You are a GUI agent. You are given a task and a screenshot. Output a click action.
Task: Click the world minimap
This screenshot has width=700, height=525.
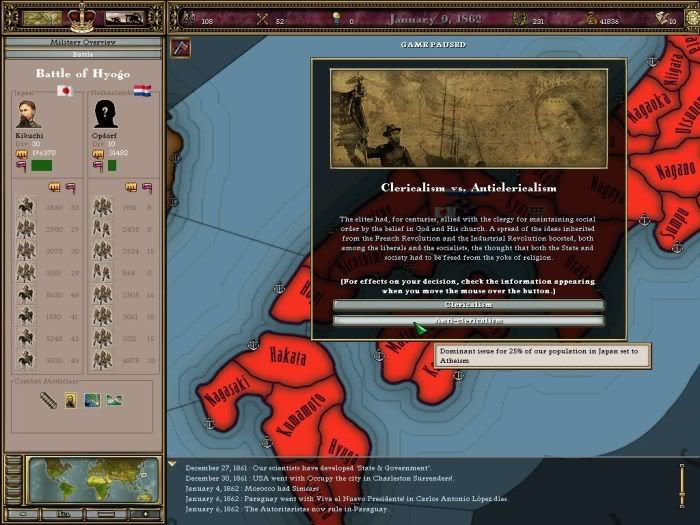point(93,480)
